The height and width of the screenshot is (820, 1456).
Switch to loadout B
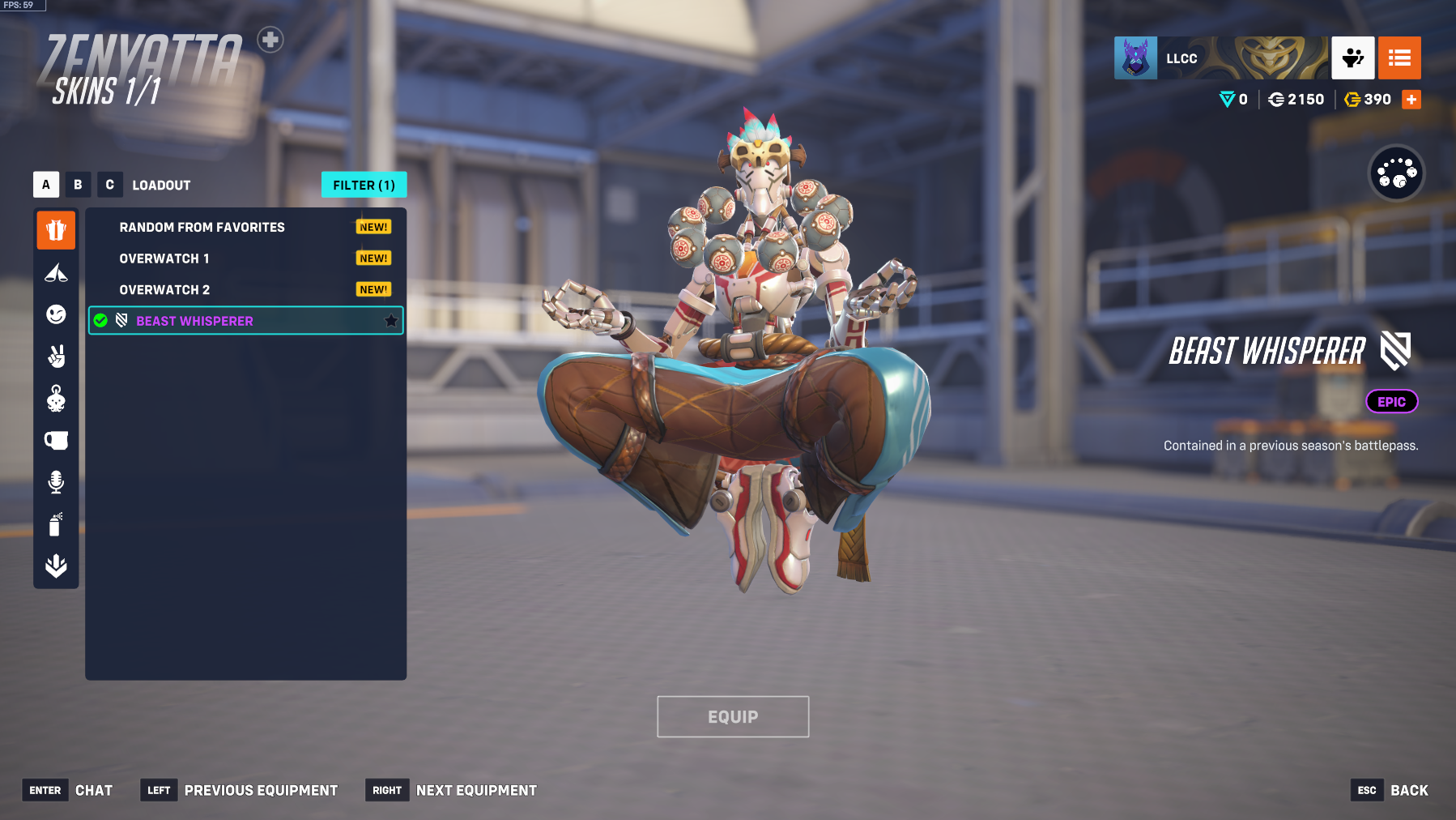(78, 185)
